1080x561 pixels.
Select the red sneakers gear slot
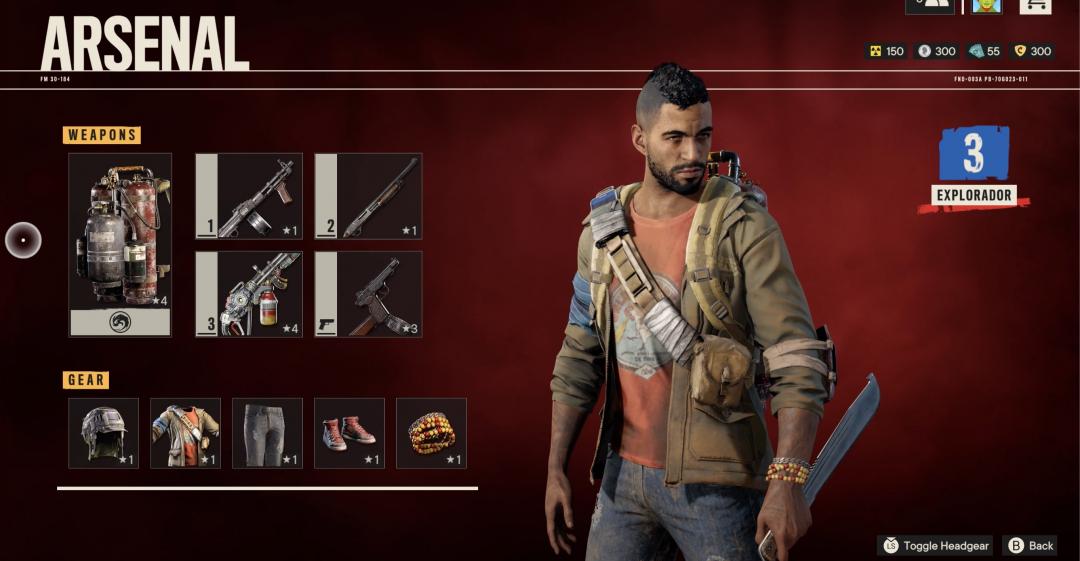tap(349, 433)
